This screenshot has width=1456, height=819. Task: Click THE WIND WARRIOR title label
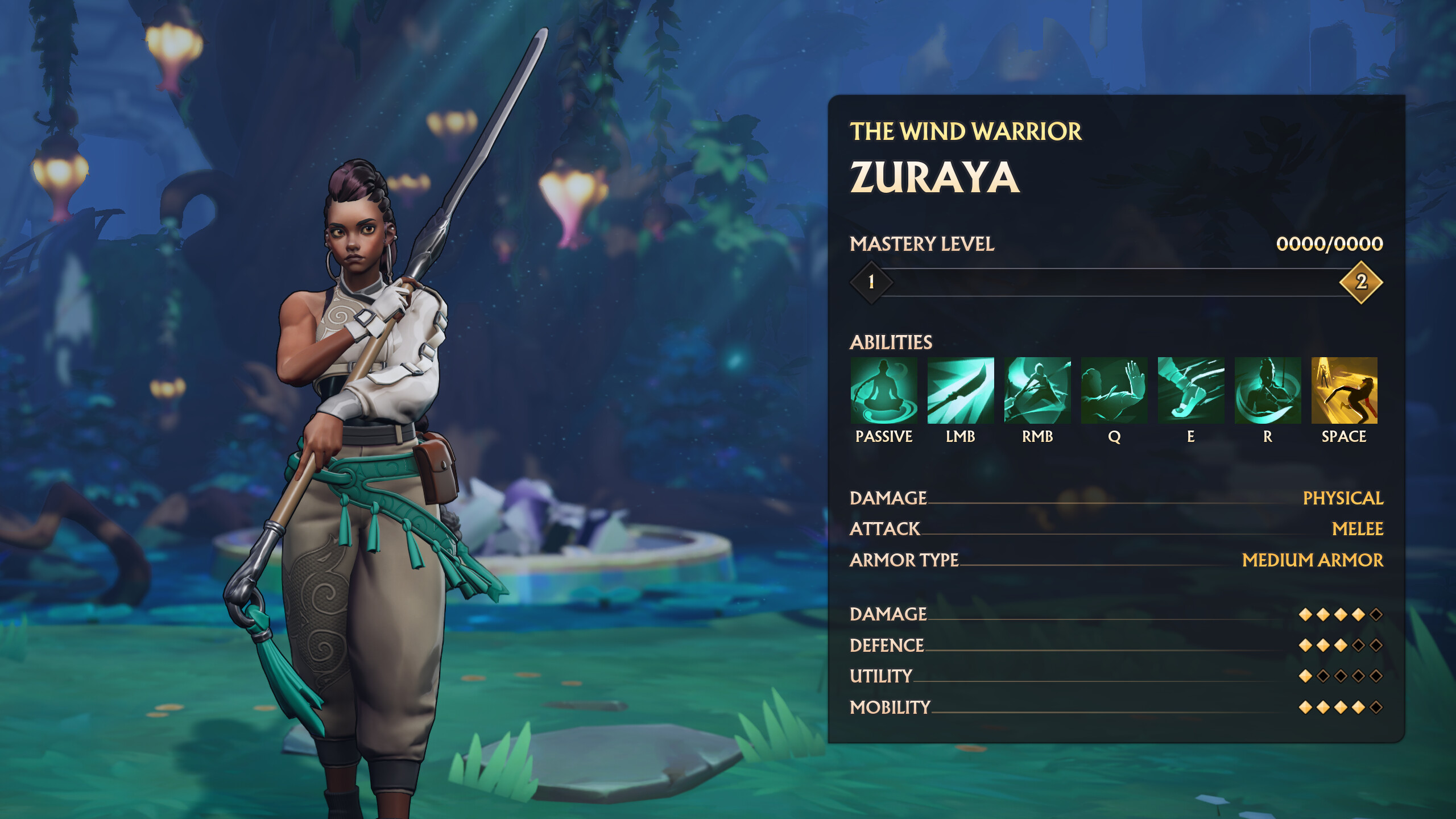pos(964,132)
